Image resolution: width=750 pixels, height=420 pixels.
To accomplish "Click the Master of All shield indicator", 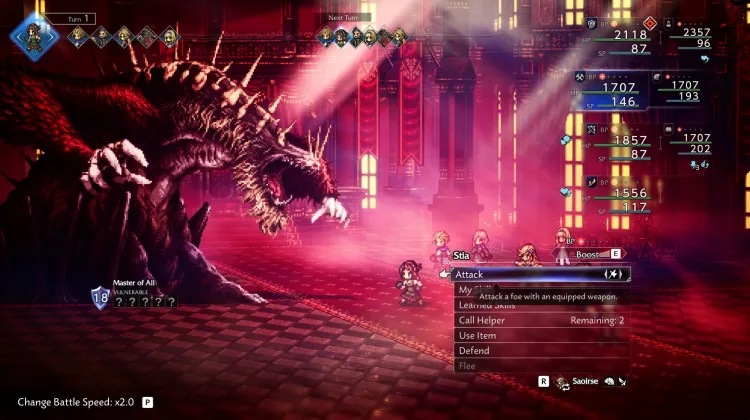I will (100, 296).
